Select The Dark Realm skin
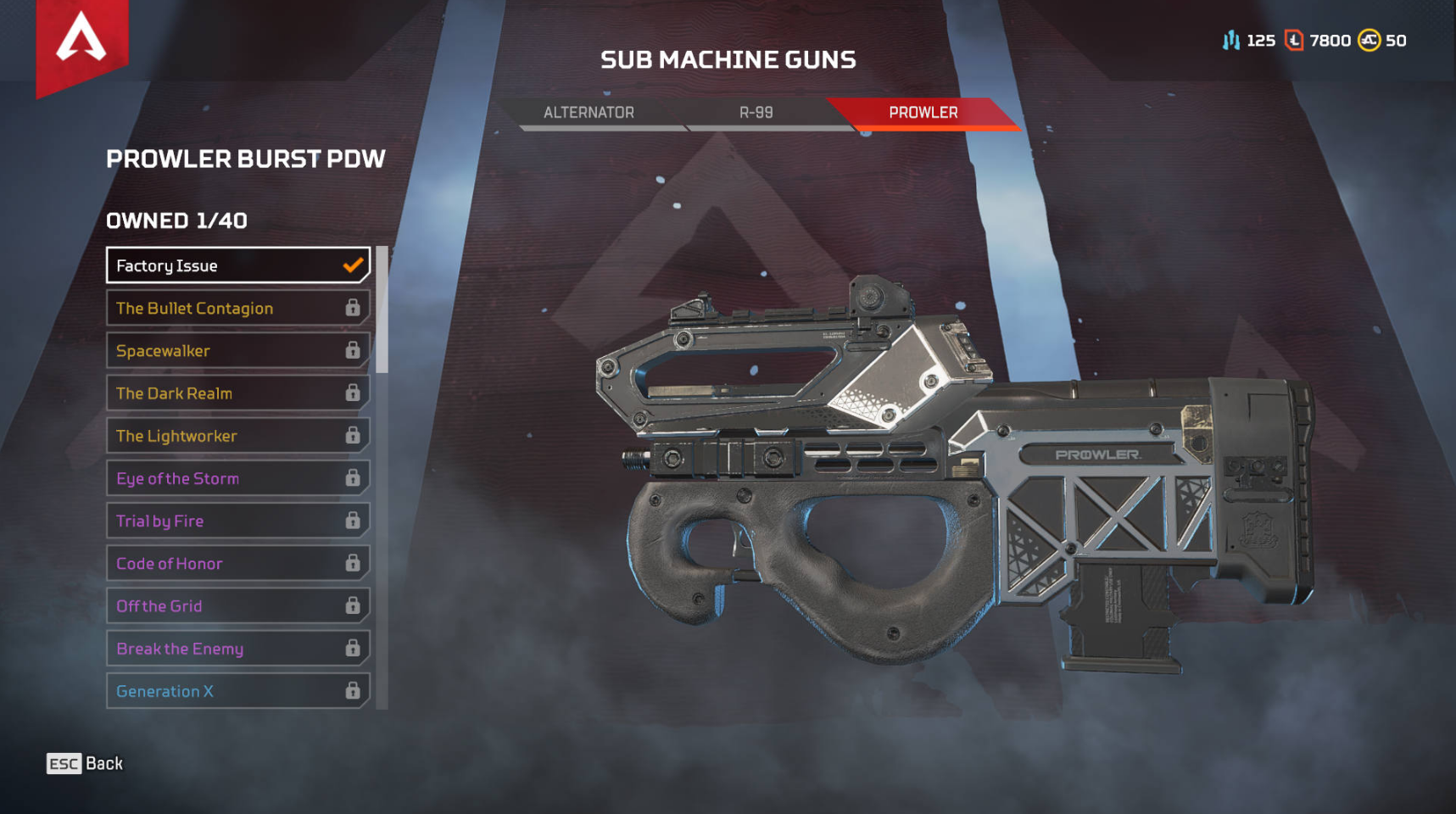Image resolution: width=1456 pixels, height=814 pixels. click(237, 393)
